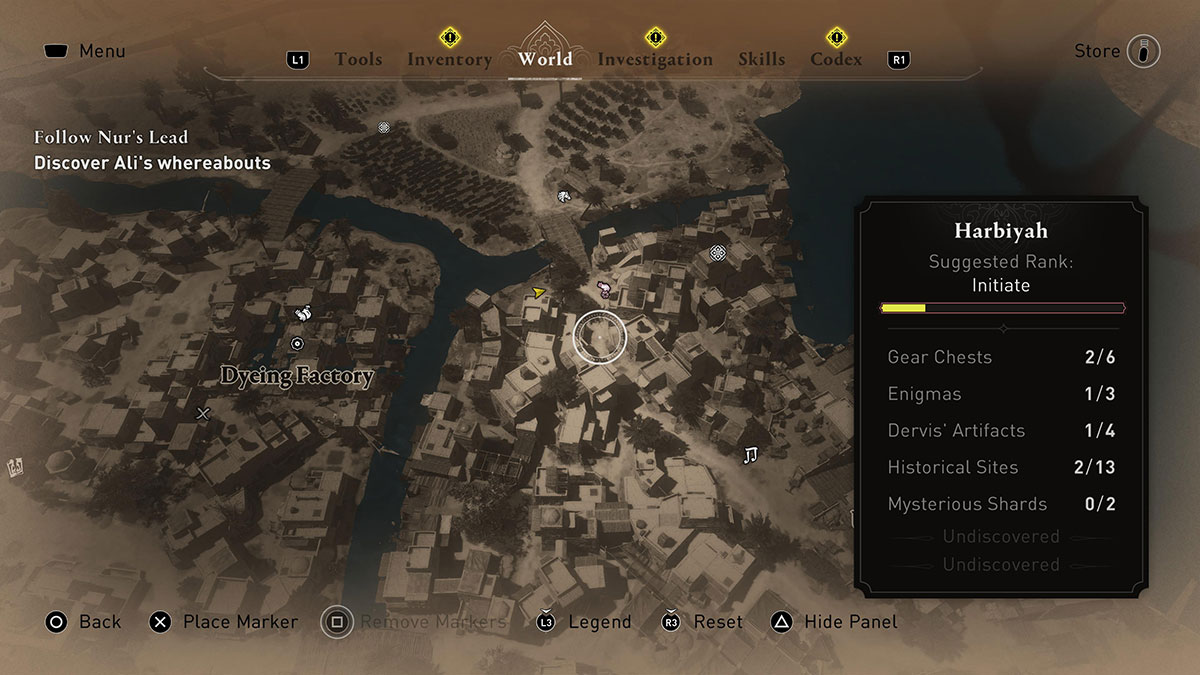The height and width of the screenshot is (675, 1200).
Task: Open the Codex tab
Action: coord(836,60)
